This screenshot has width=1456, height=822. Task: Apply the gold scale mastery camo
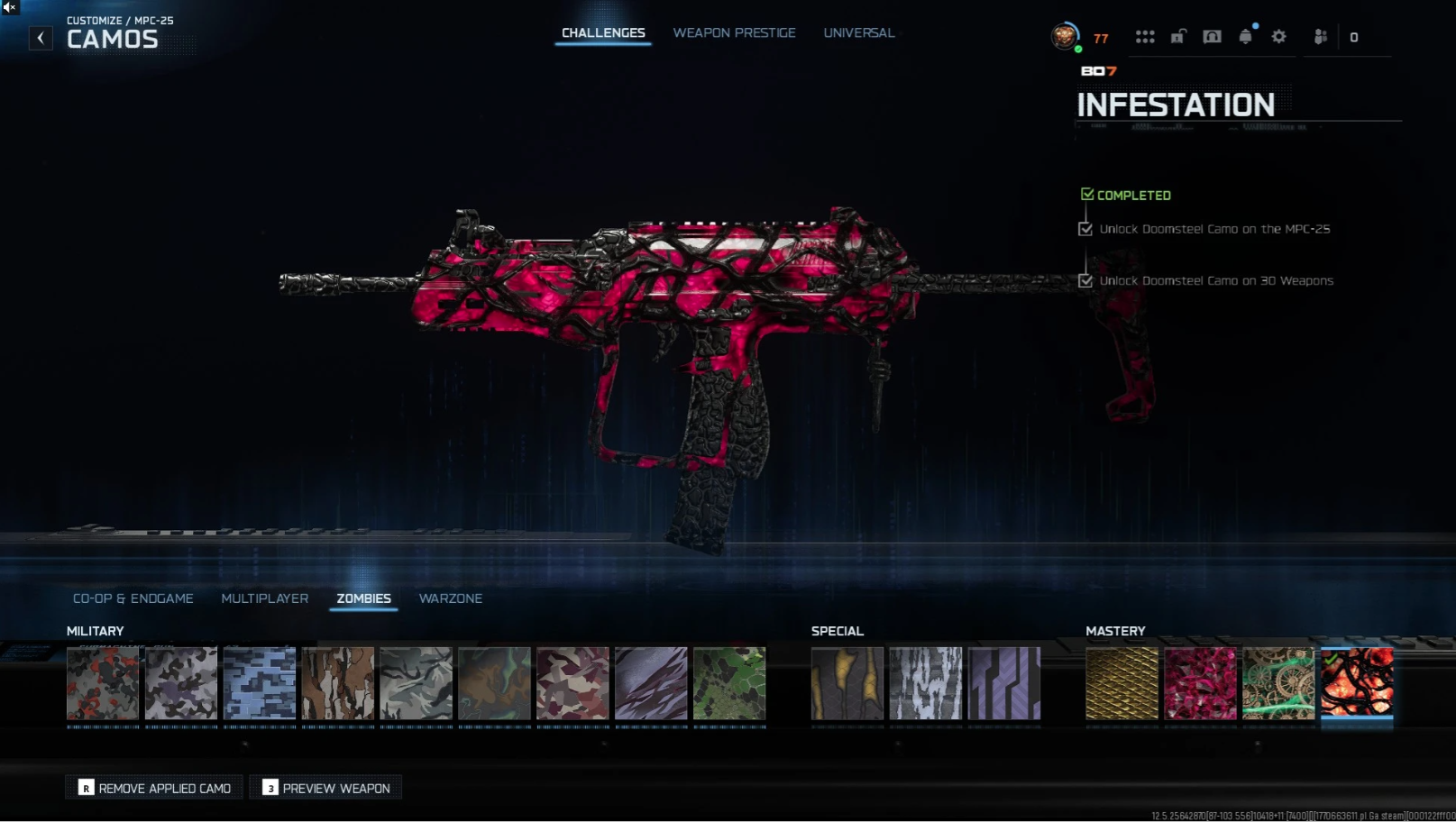tap(1122, 683)
